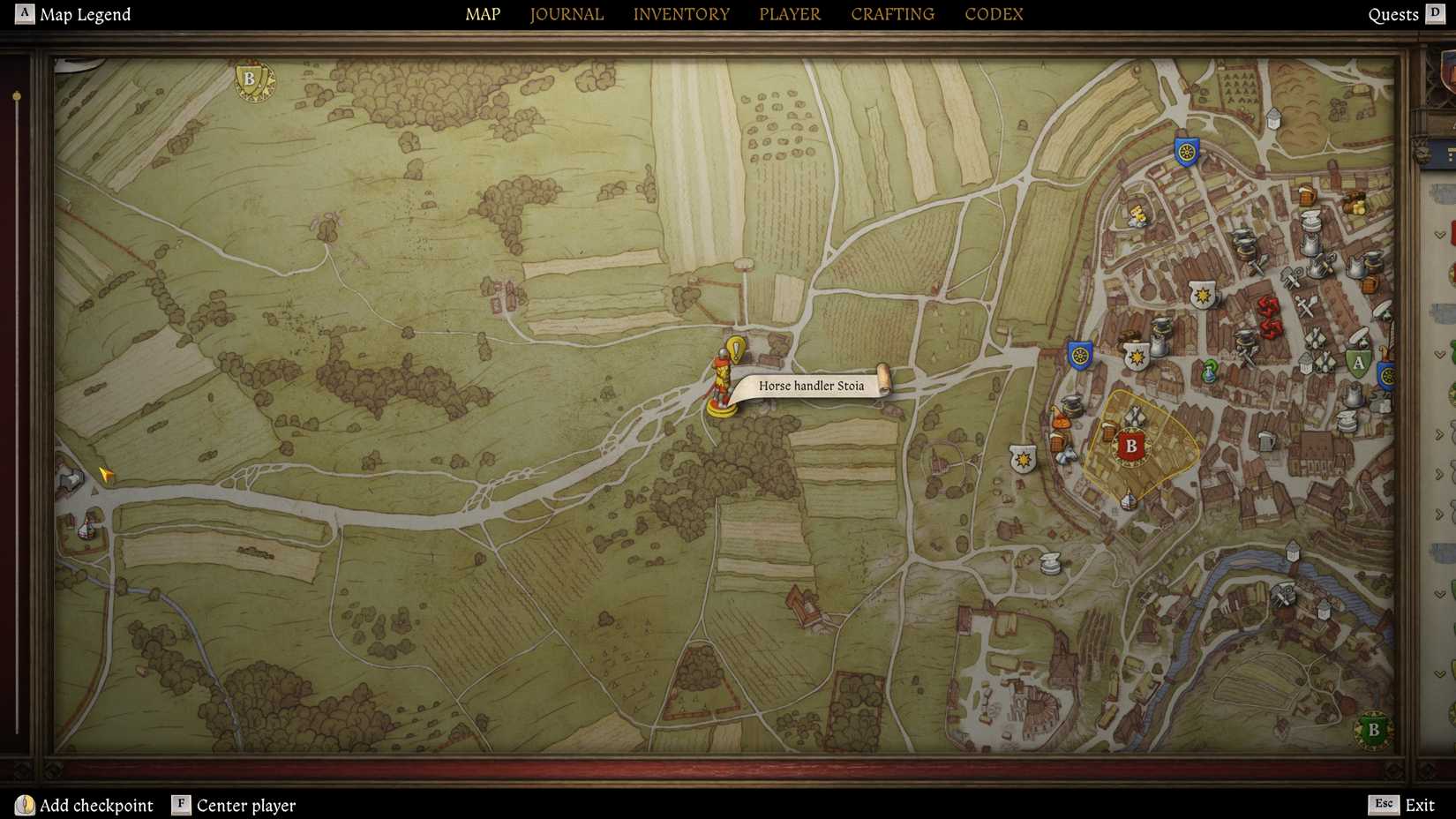
Task: Switch to the JOURNAL tab
Action: coord(566,14)
